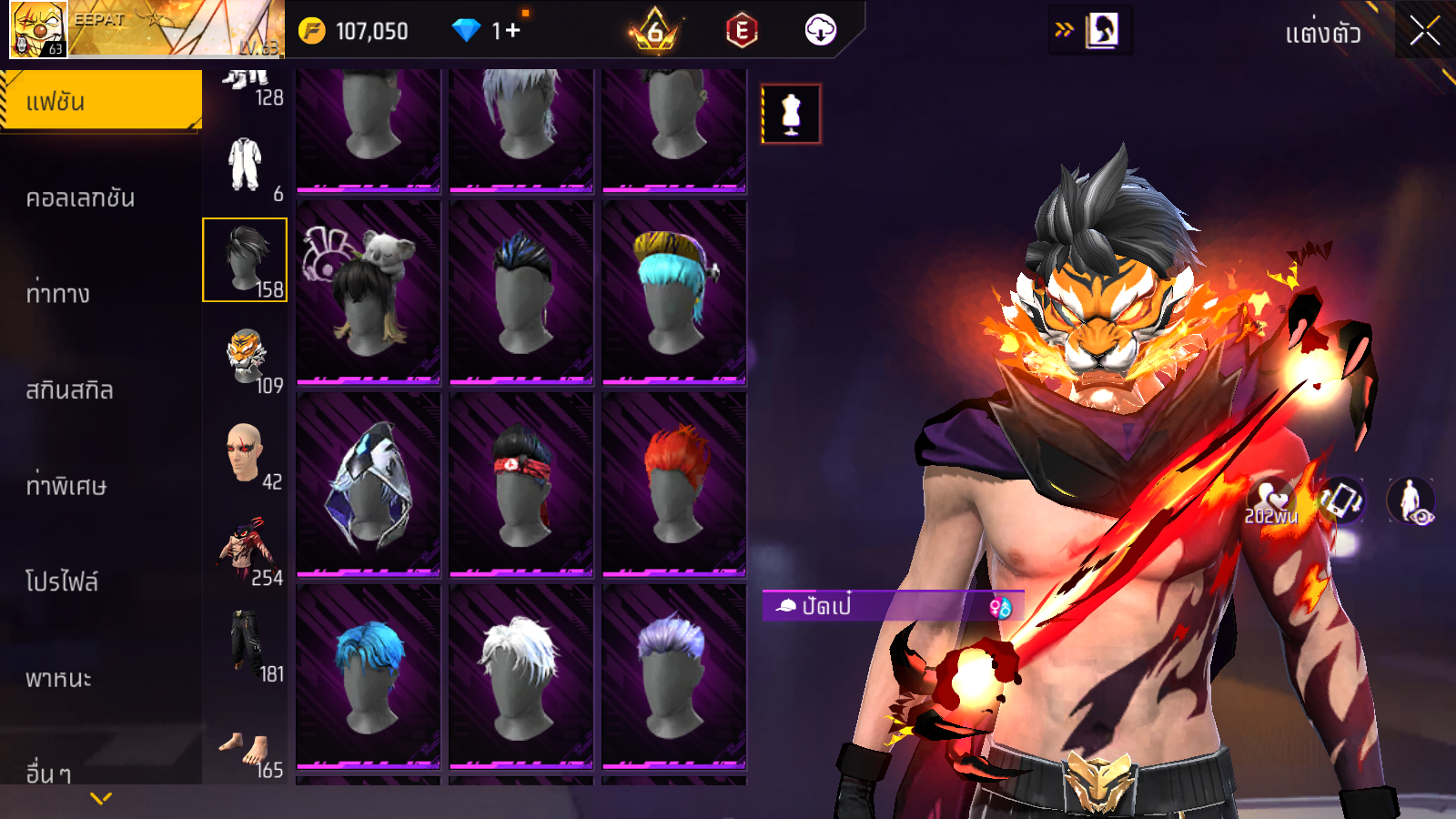Image resolution: width=1456 pixels, height=819 pixels.
Task: Select the red bandana hairstyle
Action: [x=521, y=484]
